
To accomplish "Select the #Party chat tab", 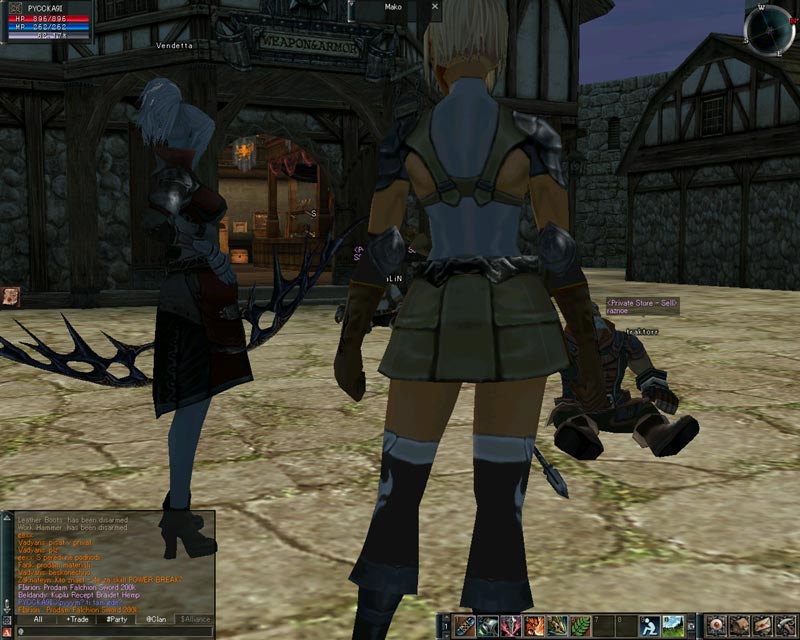I will pyautogui.click(x=116, y=619).
